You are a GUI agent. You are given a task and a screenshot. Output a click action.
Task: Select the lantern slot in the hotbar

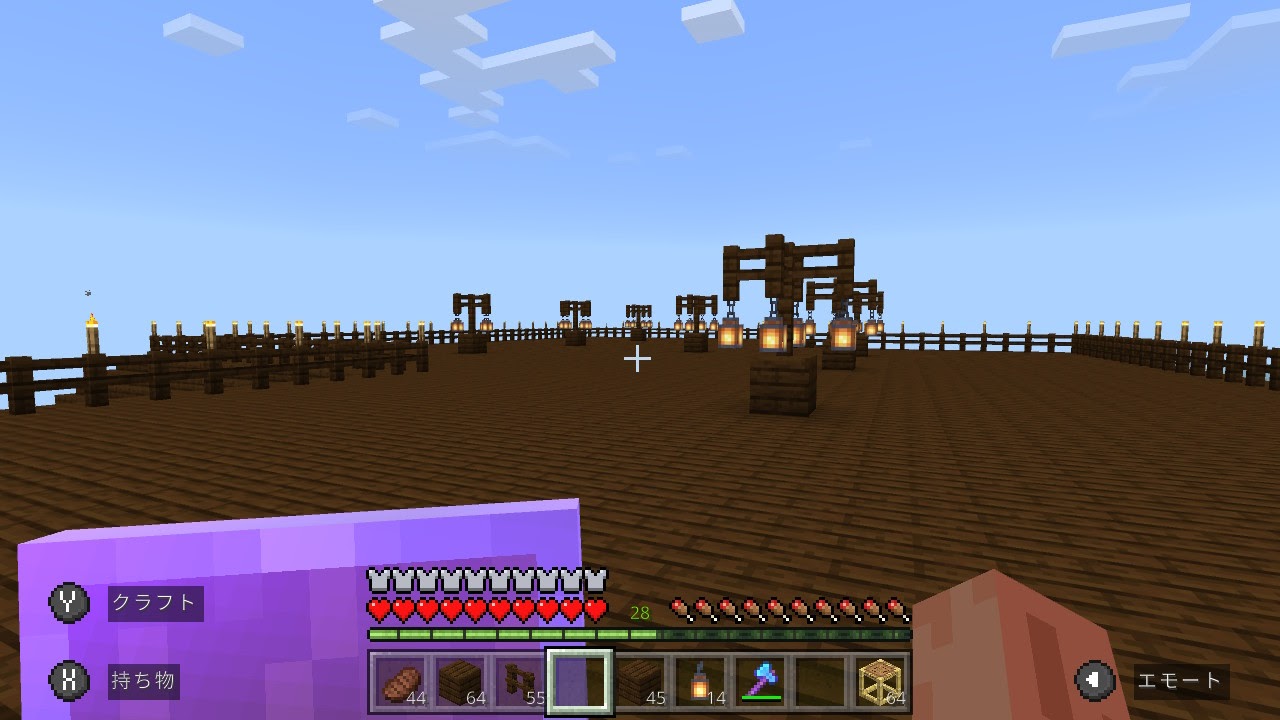point(700,680)
